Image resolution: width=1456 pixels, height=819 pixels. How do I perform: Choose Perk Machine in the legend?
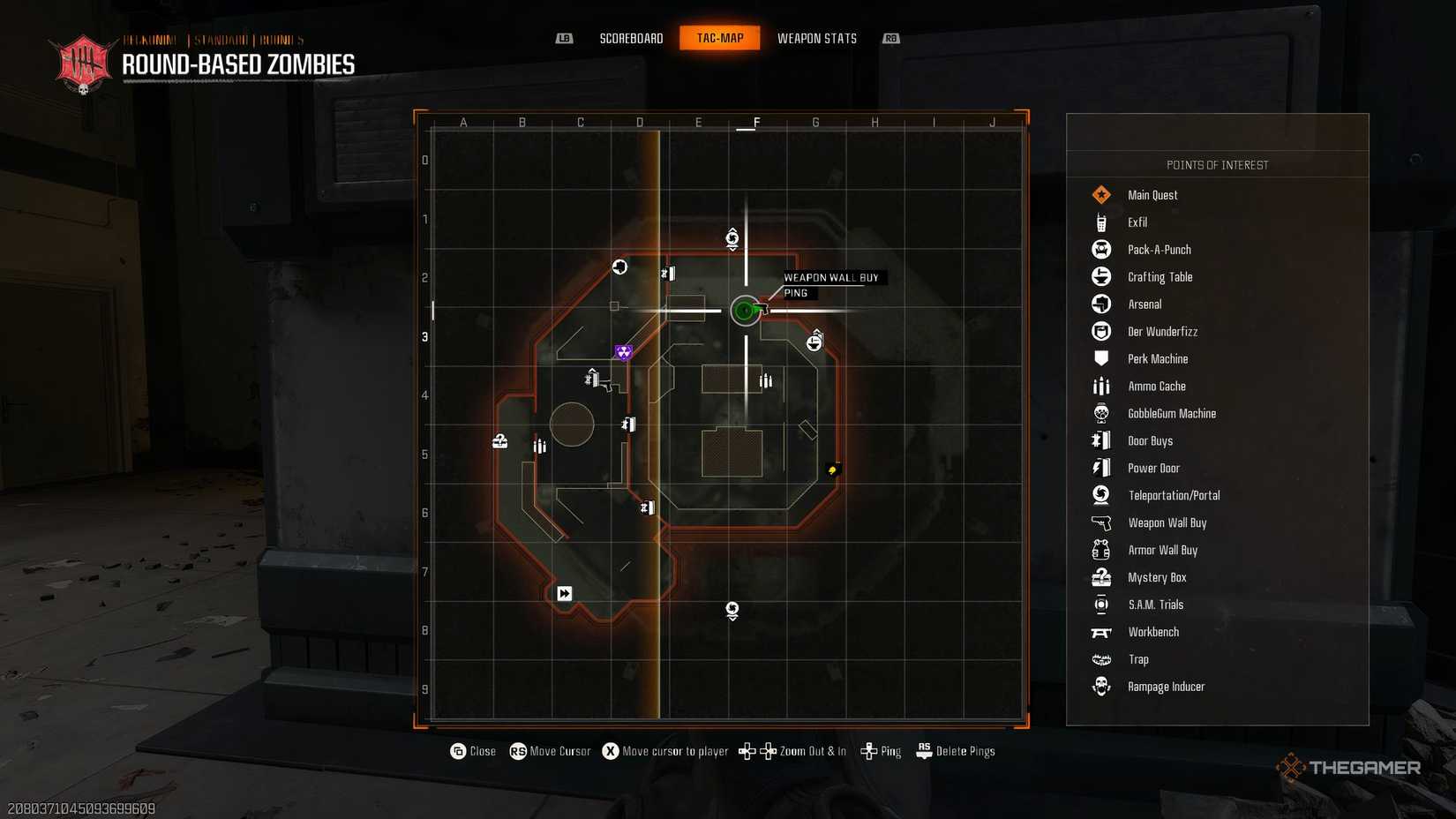1157,359
